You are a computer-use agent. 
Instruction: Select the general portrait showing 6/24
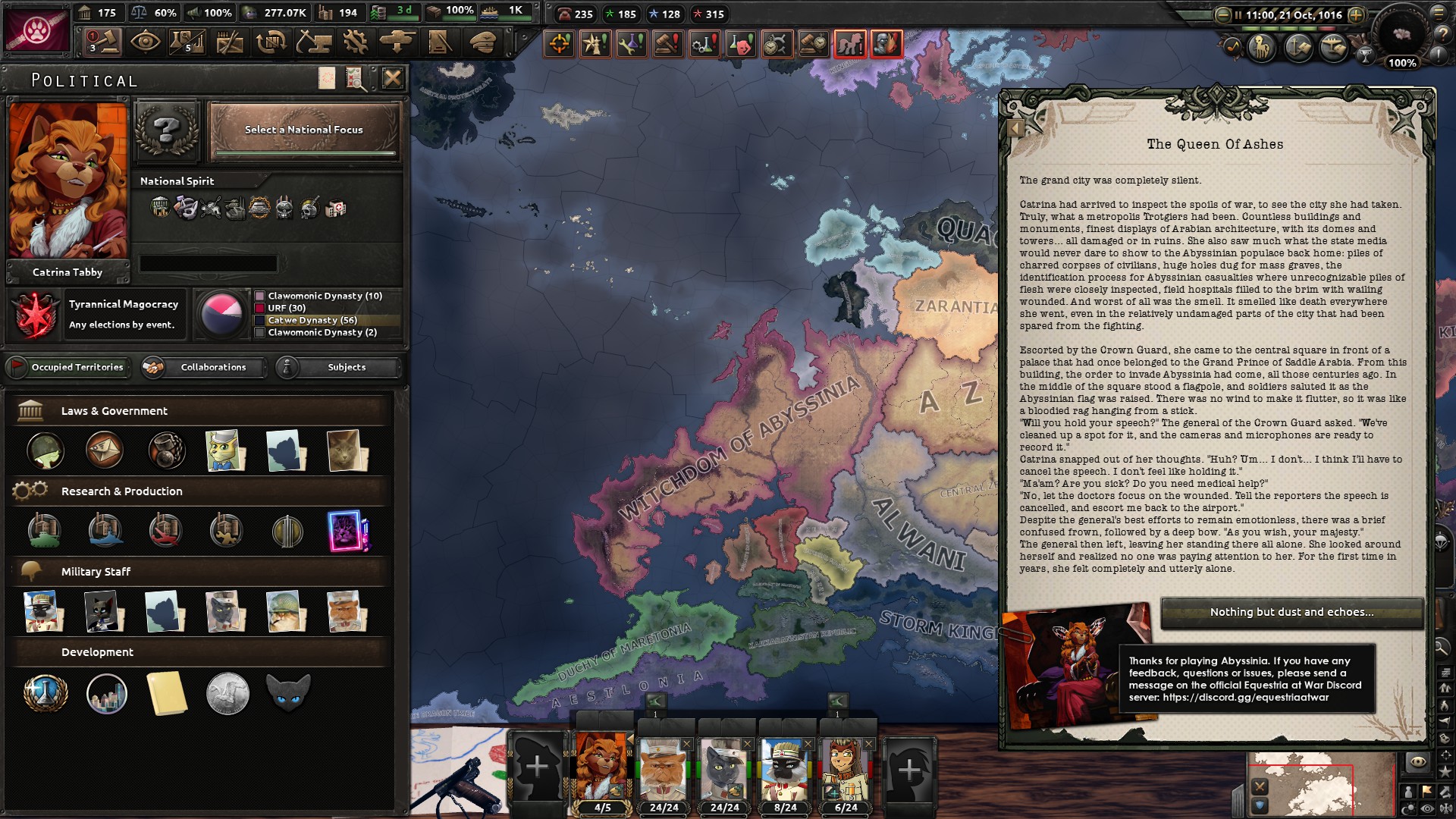845,769
